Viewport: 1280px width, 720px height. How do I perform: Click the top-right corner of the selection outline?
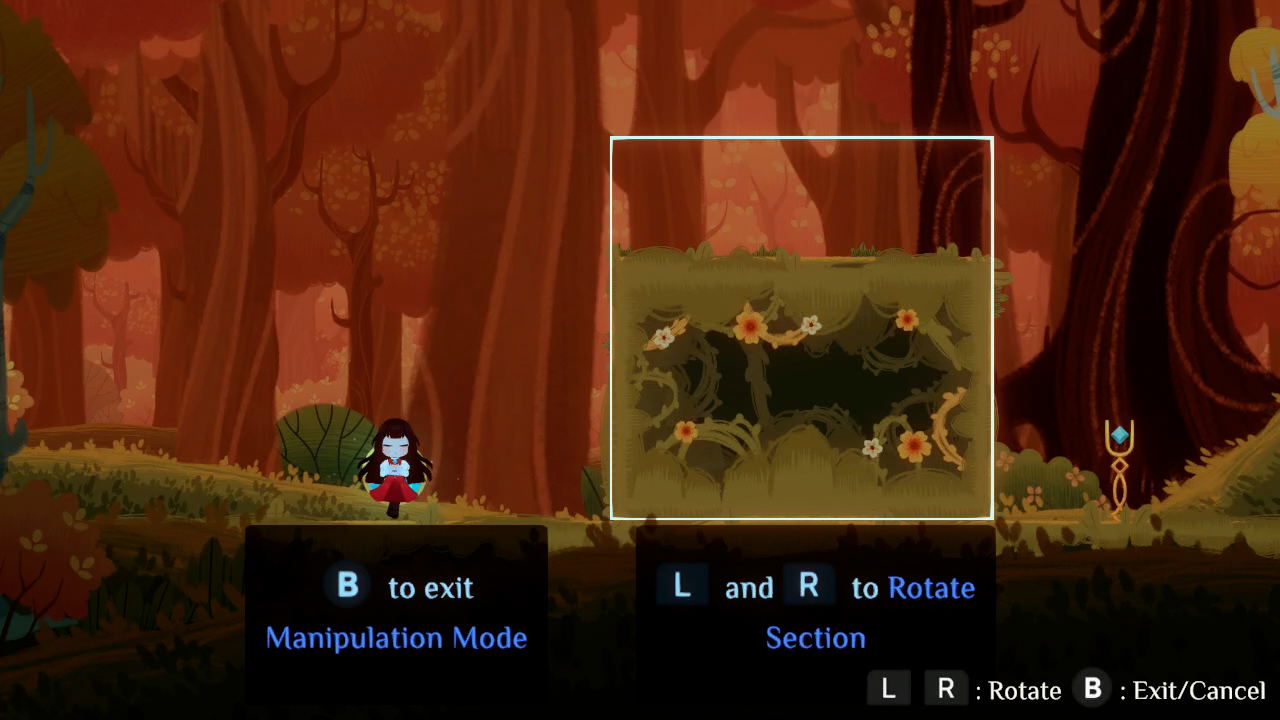[991, 139]
